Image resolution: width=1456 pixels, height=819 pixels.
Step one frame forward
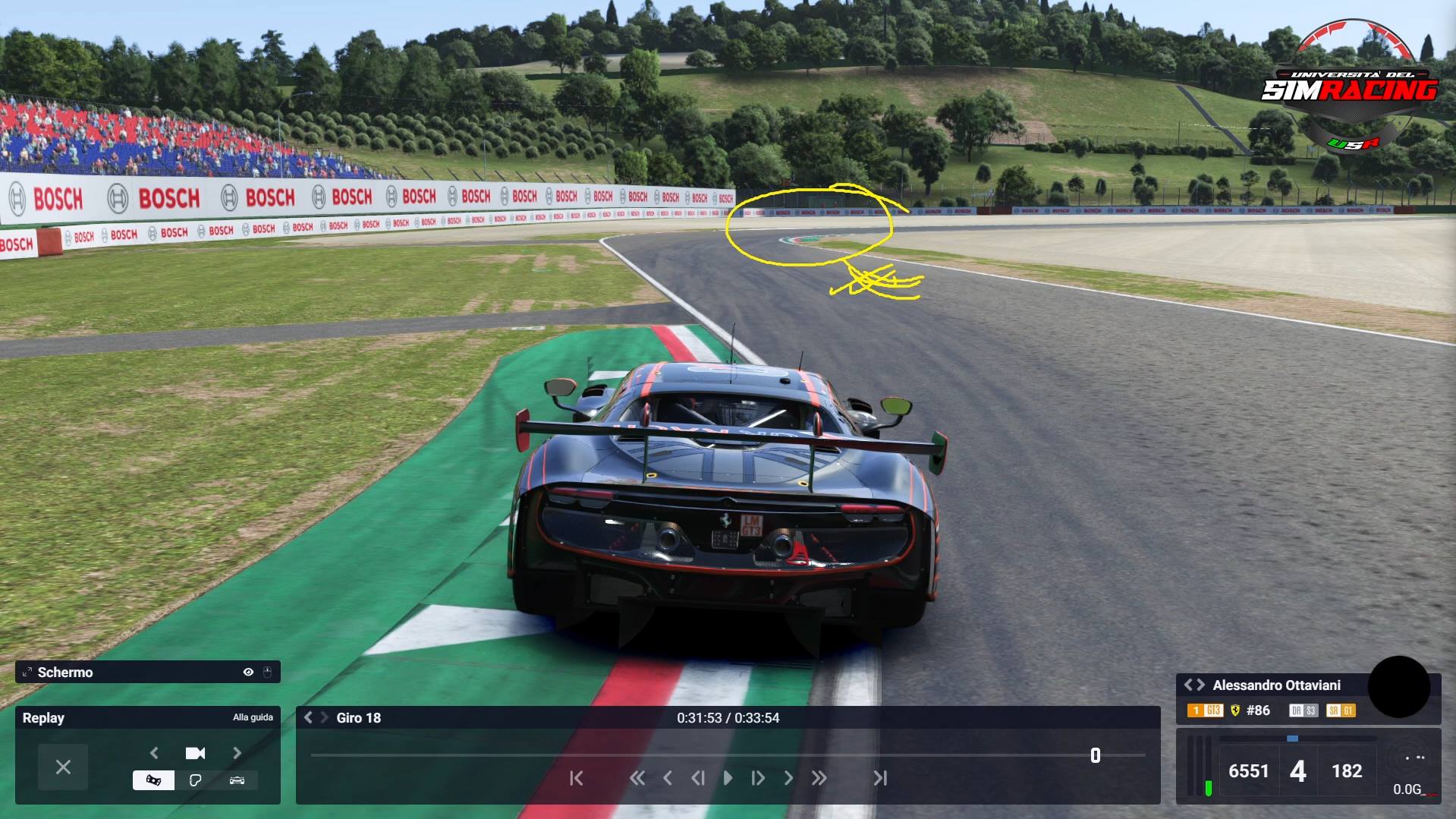pyautogui.click(x=757, y=778)
